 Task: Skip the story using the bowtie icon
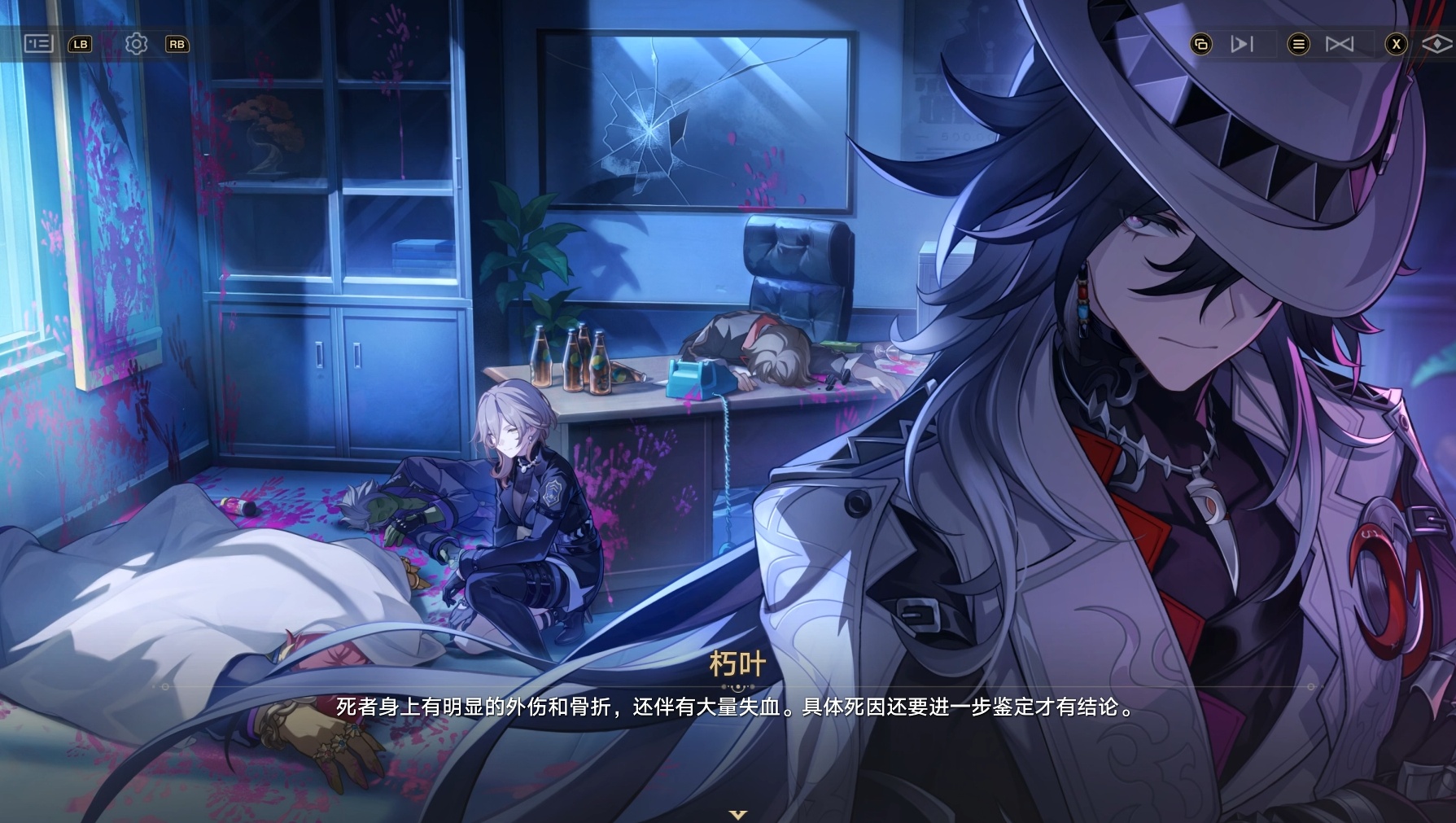click(x=1339, y=44)
